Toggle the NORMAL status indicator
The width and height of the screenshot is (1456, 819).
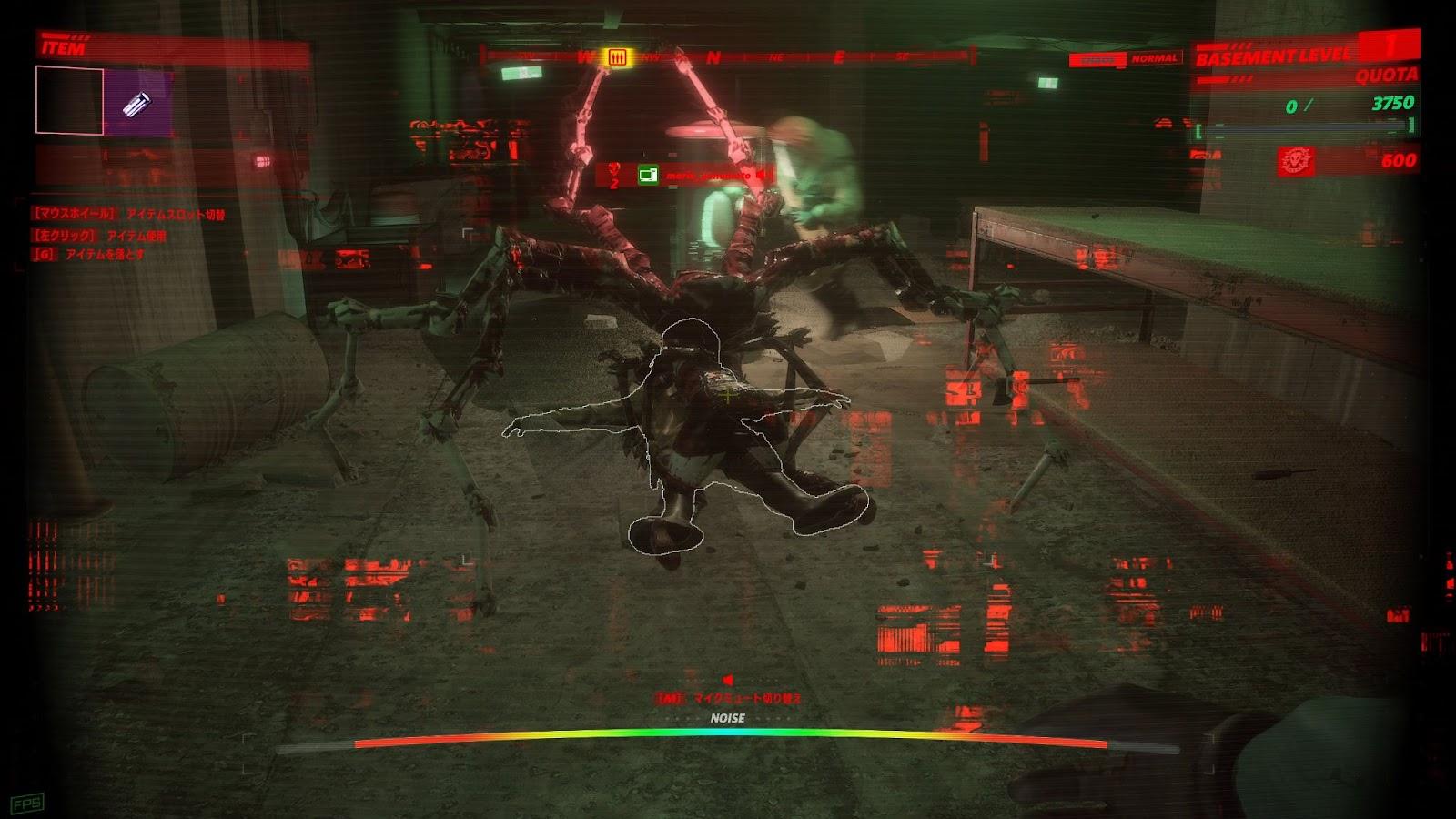pyautogui.click(x=1152, y=57)
